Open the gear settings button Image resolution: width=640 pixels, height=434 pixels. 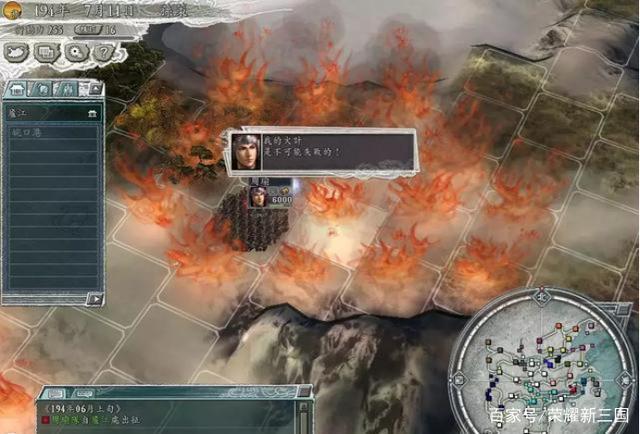pyautogui.click(x=73, y=52)
